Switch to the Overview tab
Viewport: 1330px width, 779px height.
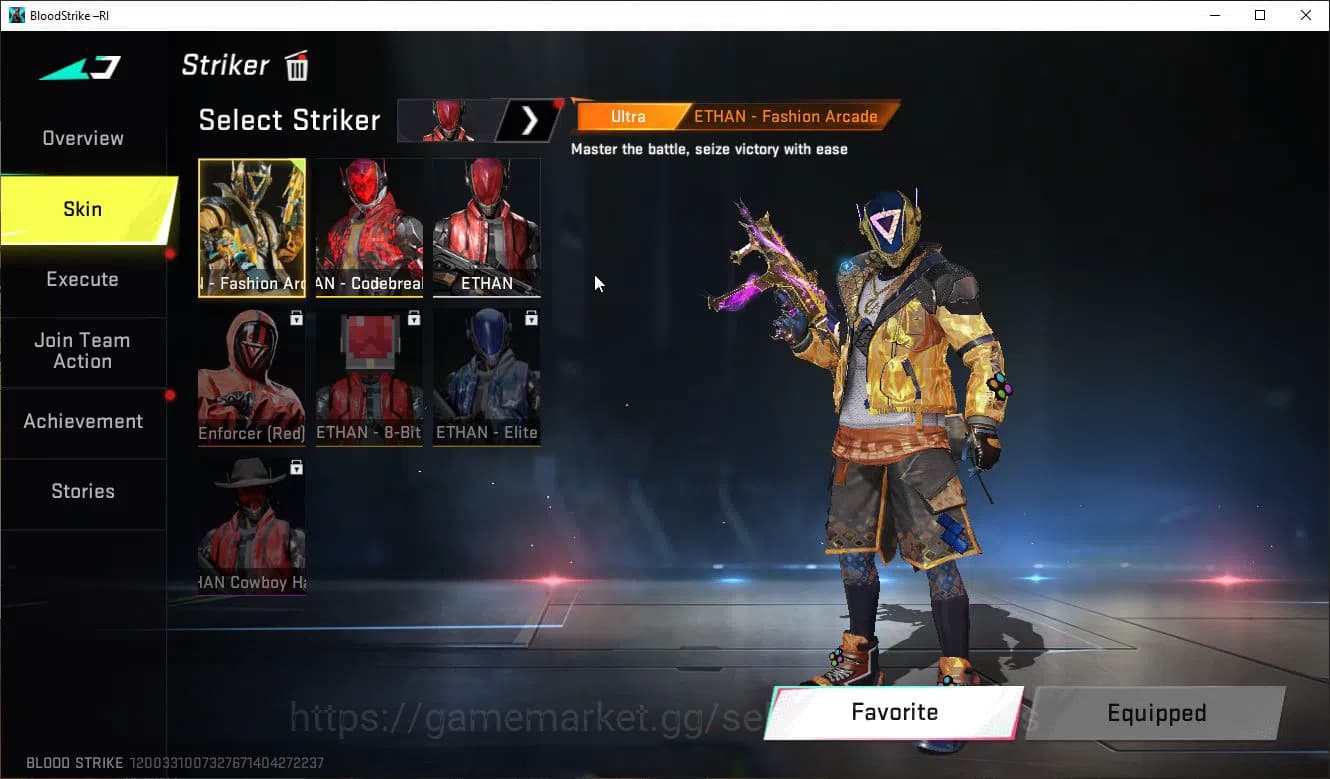82,138
